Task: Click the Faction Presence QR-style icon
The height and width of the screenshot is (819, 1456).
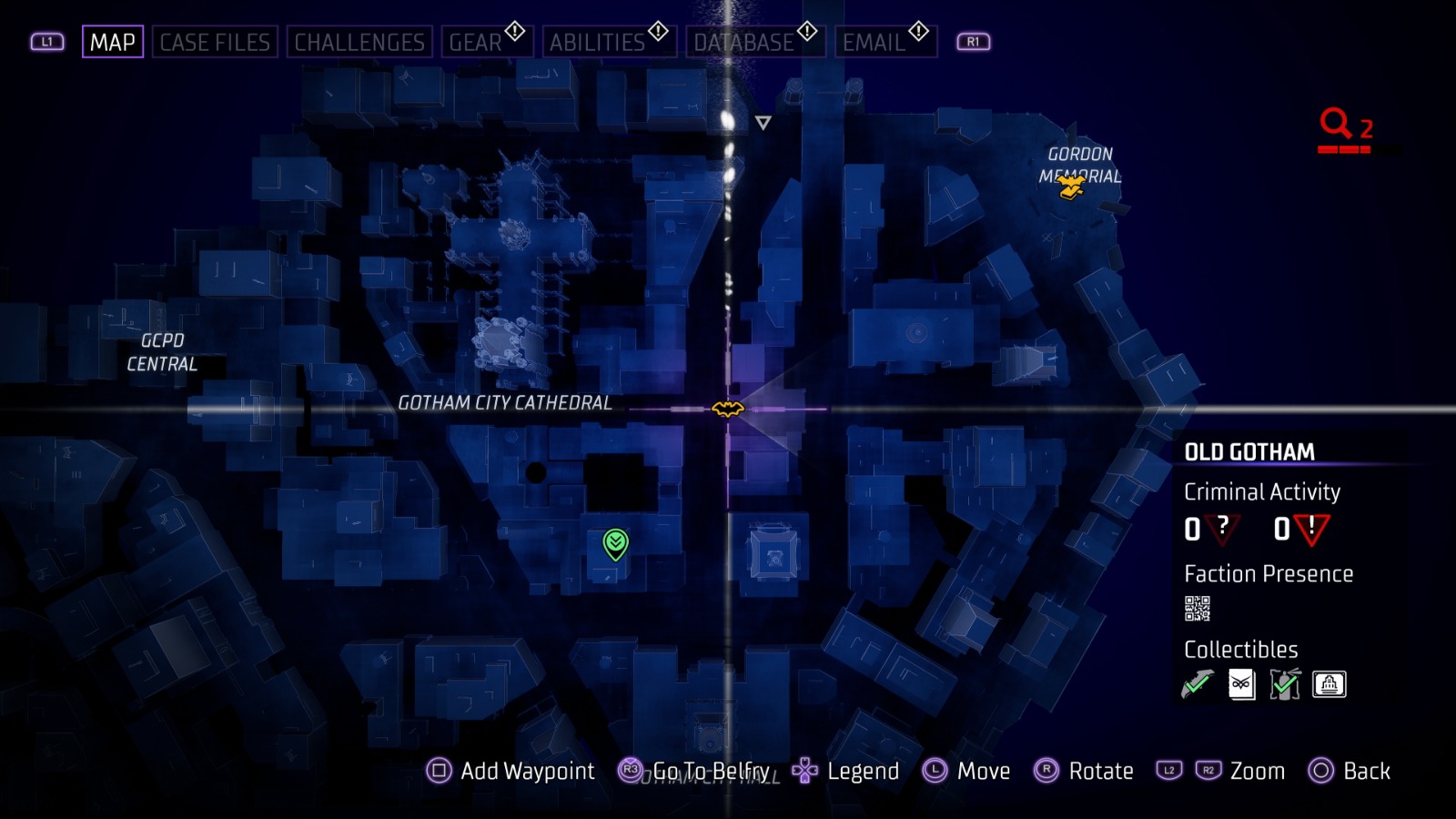Action: [x=1199, y=606]
